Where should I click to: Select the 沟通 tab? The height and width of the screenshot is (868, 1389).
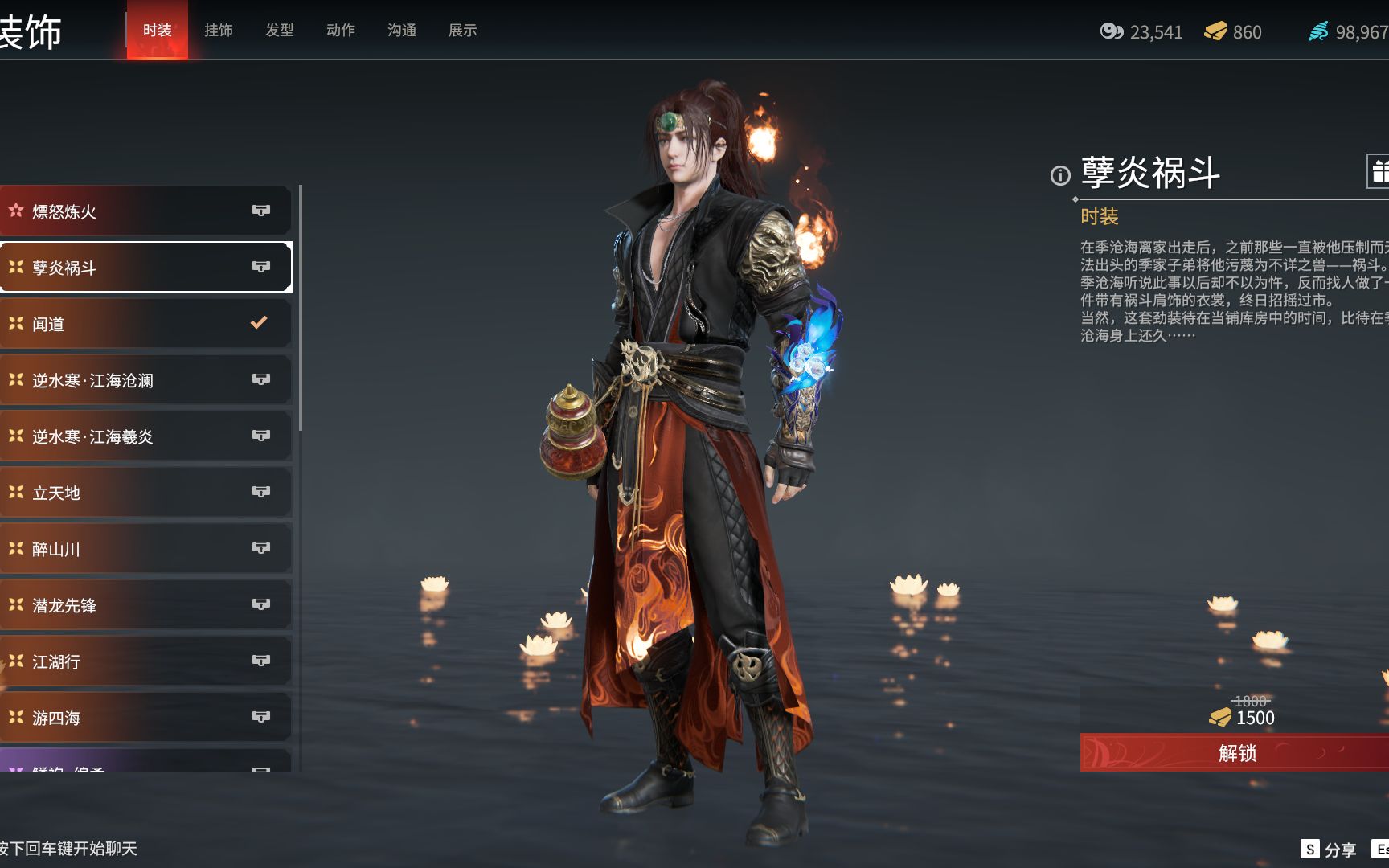tap(401, 31)
